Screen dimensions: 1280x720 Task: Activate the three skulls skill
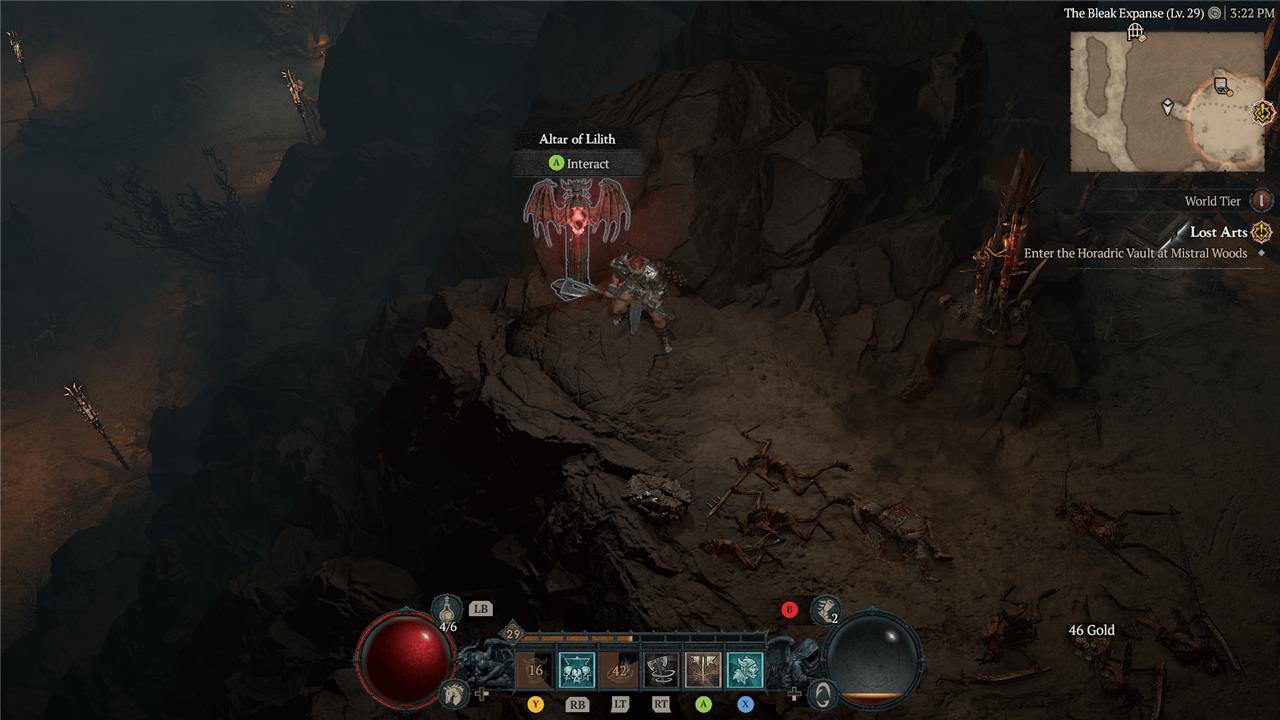tap(576, 670)
